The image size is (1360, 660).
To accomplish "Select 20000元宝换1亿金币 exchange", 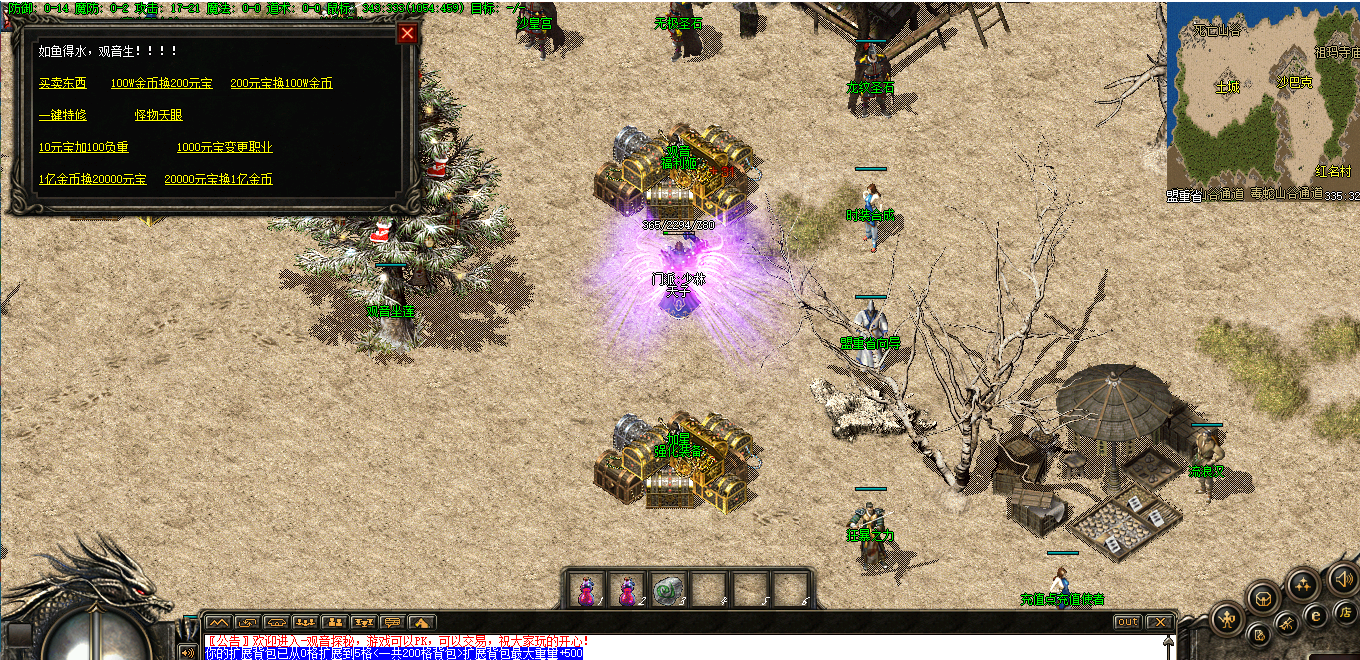I will (x=218, y=180).
